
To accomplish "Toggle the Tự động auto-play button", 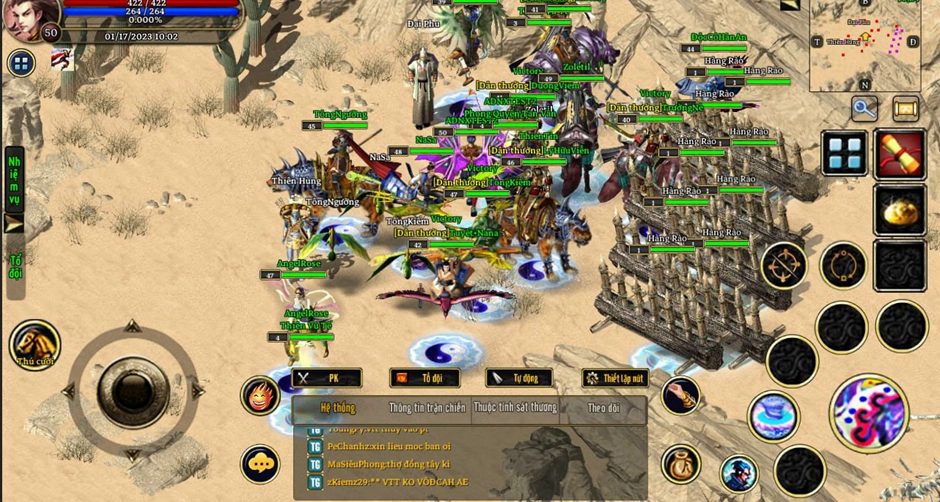I will [519, 378].
